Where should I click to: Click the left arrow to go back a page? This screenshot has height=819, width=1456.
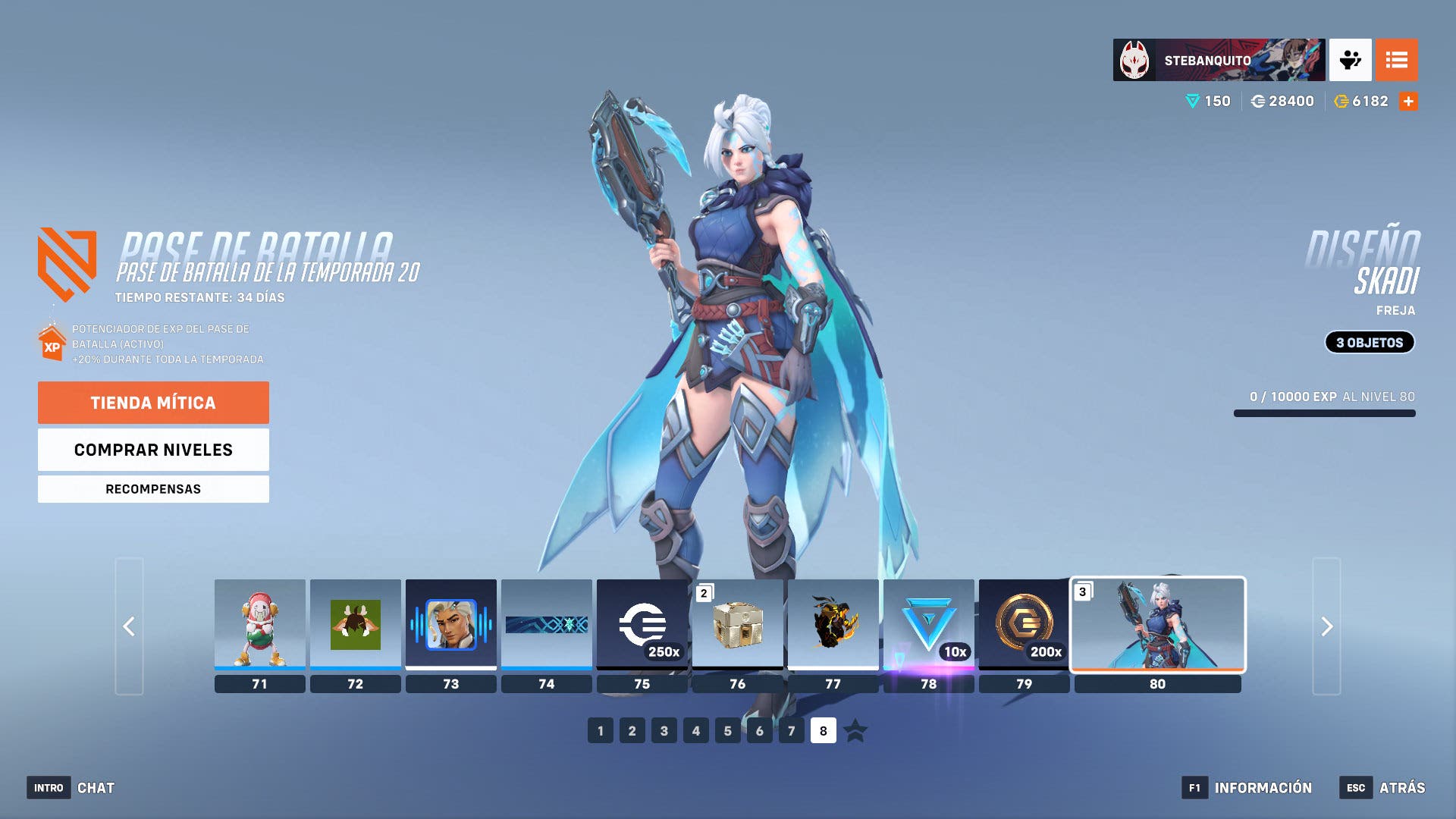pos(129,627)
